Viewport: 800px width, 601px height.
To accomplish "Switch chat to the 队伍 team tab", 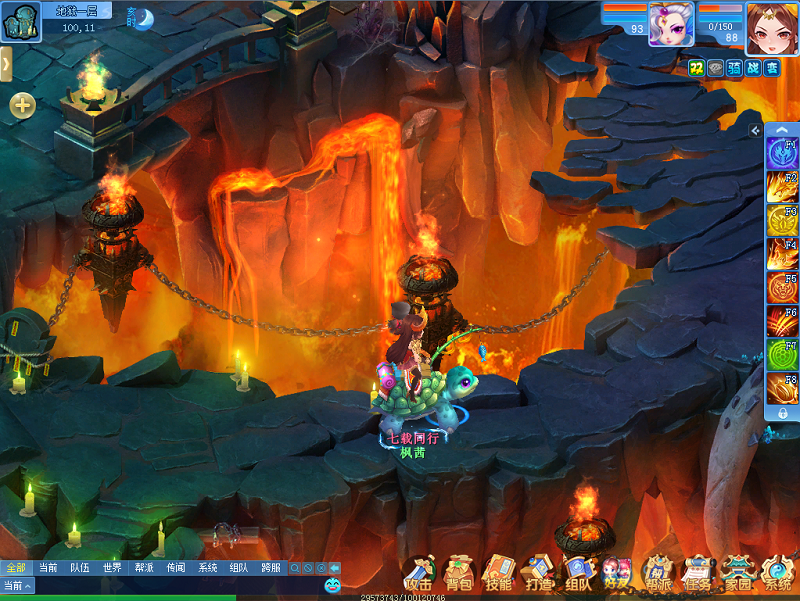I will point(79,567).
